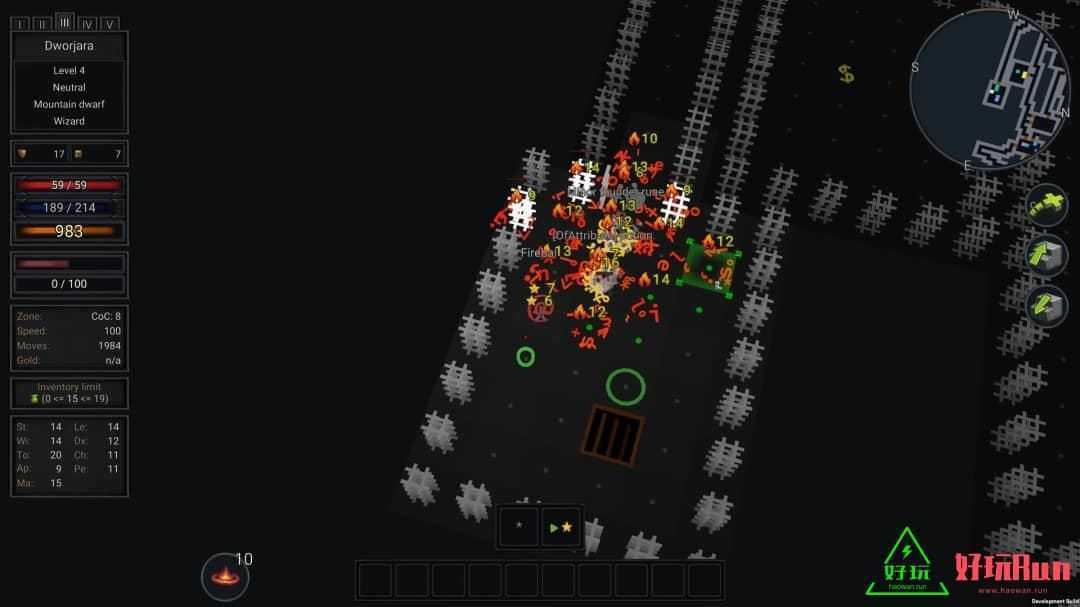Open the Inventory limit panel

point(69,393)
